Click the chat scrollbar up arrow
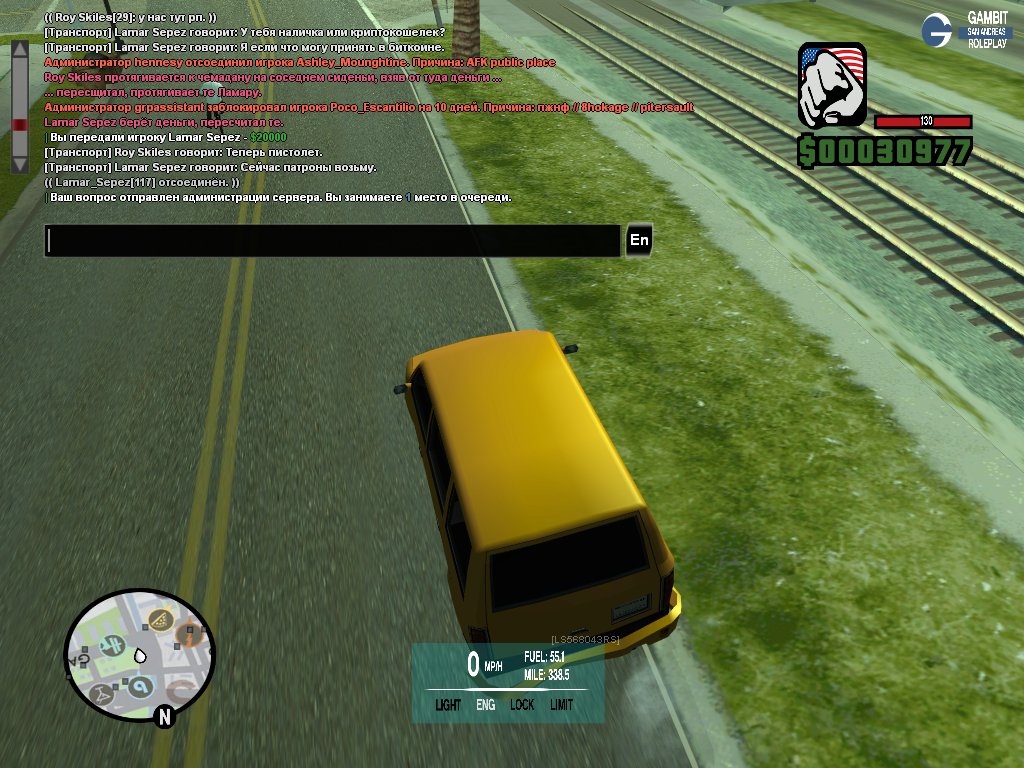 click(x=19, y=48)
